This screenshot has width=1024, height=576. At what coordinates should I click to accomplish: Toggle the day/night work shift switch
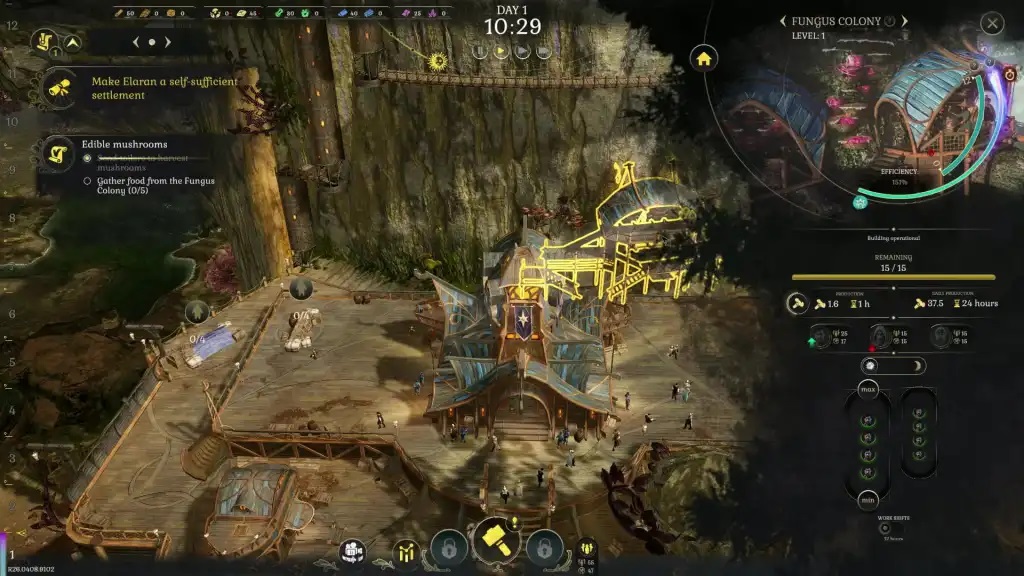tap(892, 366)
